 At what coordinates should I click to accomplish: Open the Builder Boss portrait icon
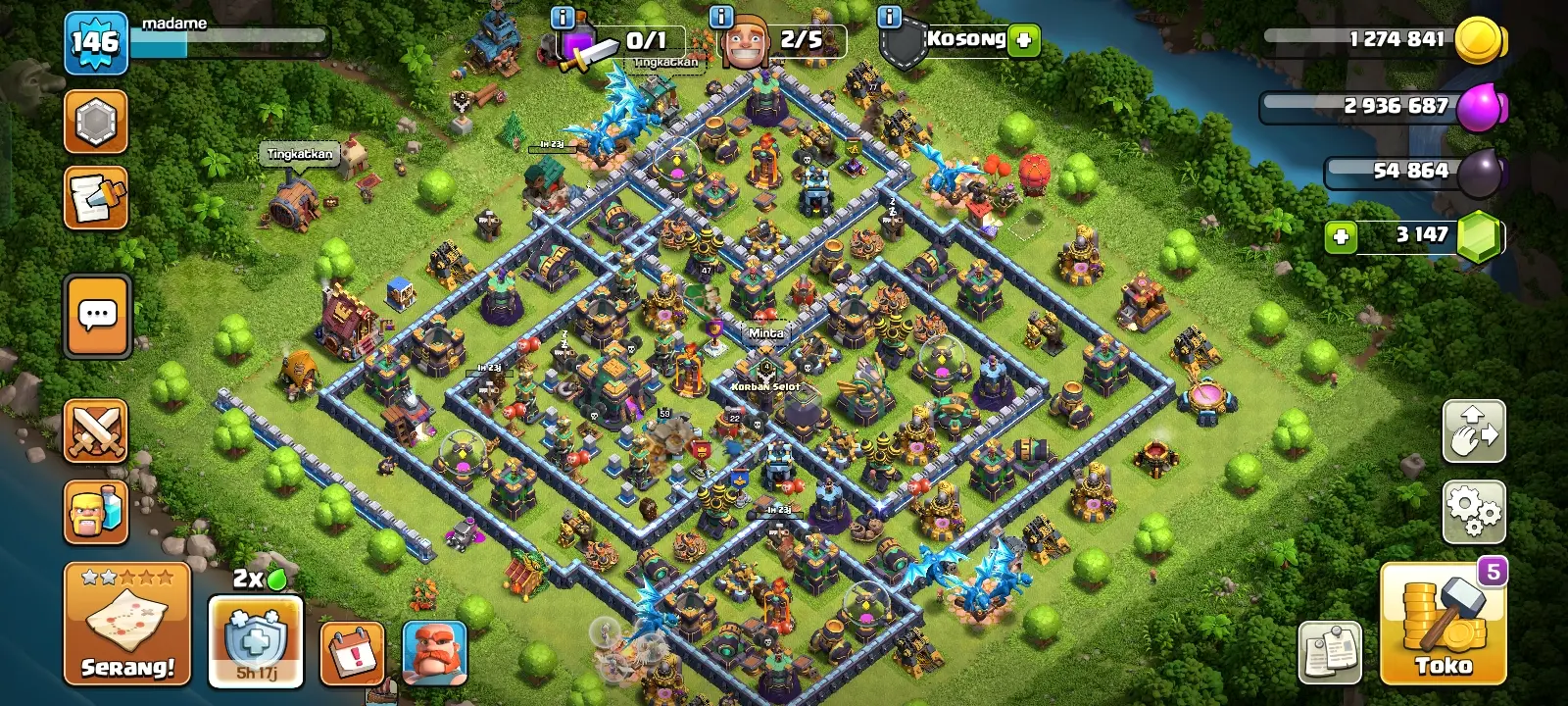click(434, 652)
